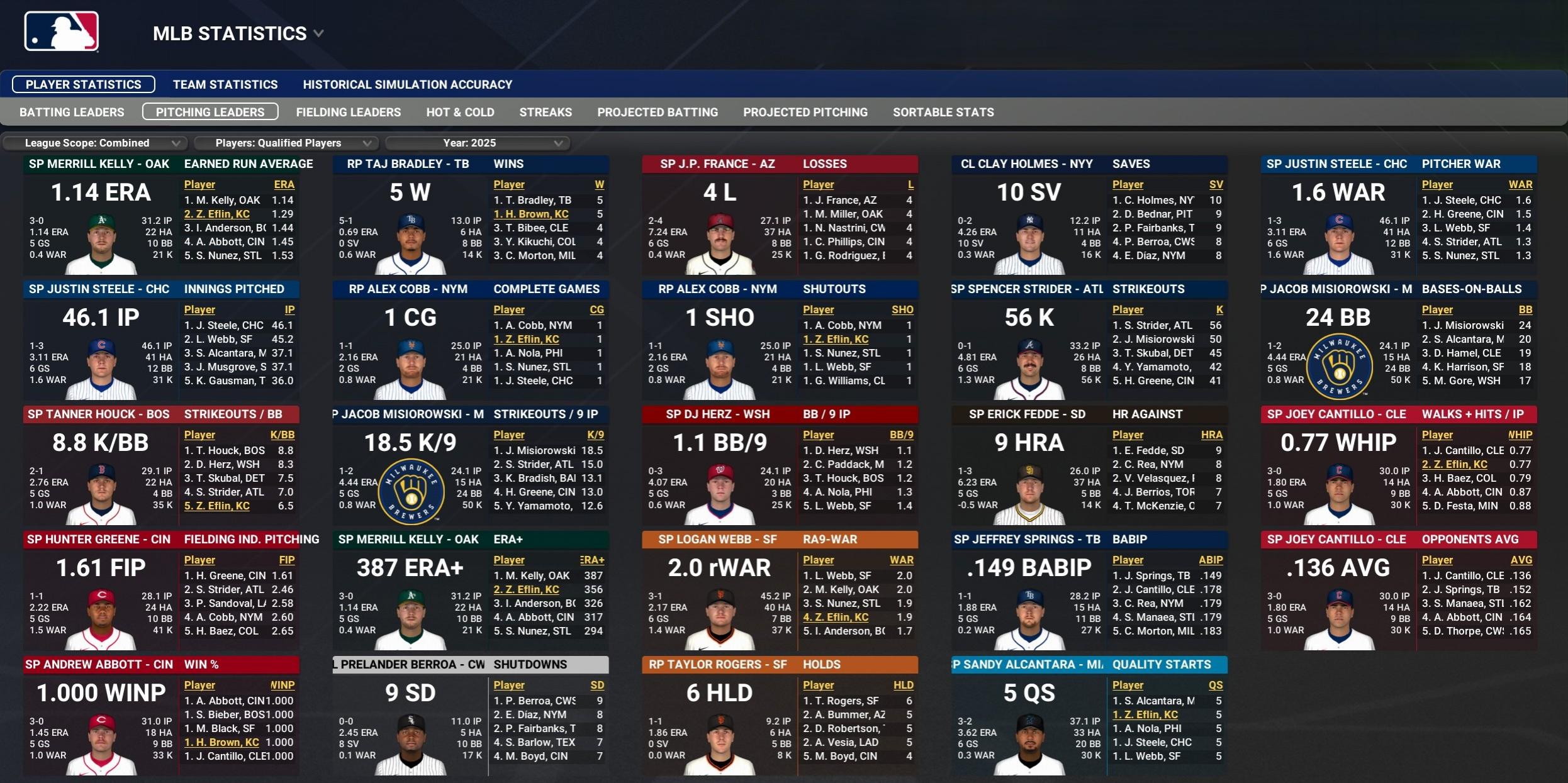Viewport: 1568px width, 783px height.
Task: Click the Projected Pitching section
Action: (805, 112)
